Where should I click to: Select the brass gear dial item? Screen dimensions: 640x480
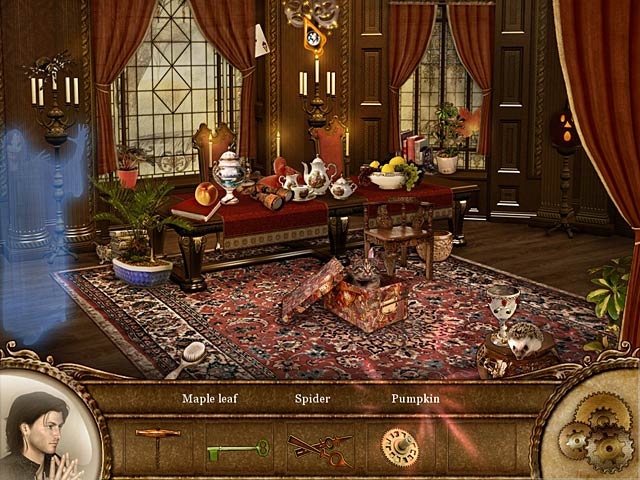point(399,447)
